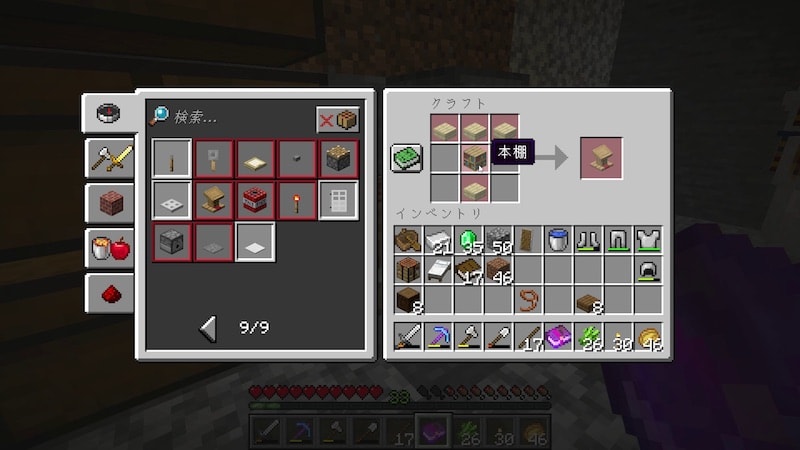This screenshot has width=800, height=450.
Task: Select the lead in the inventory
Action: 528,300
